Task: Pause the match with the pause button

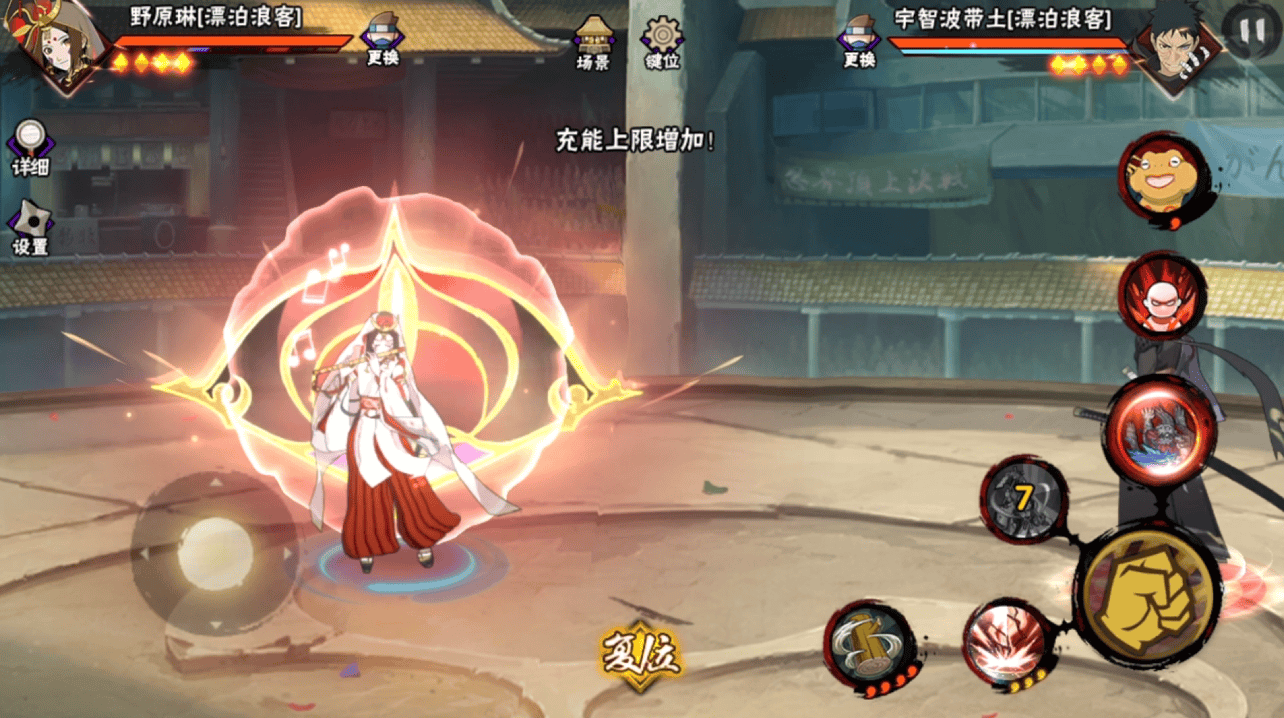Action: click(x=1250, y=32)
